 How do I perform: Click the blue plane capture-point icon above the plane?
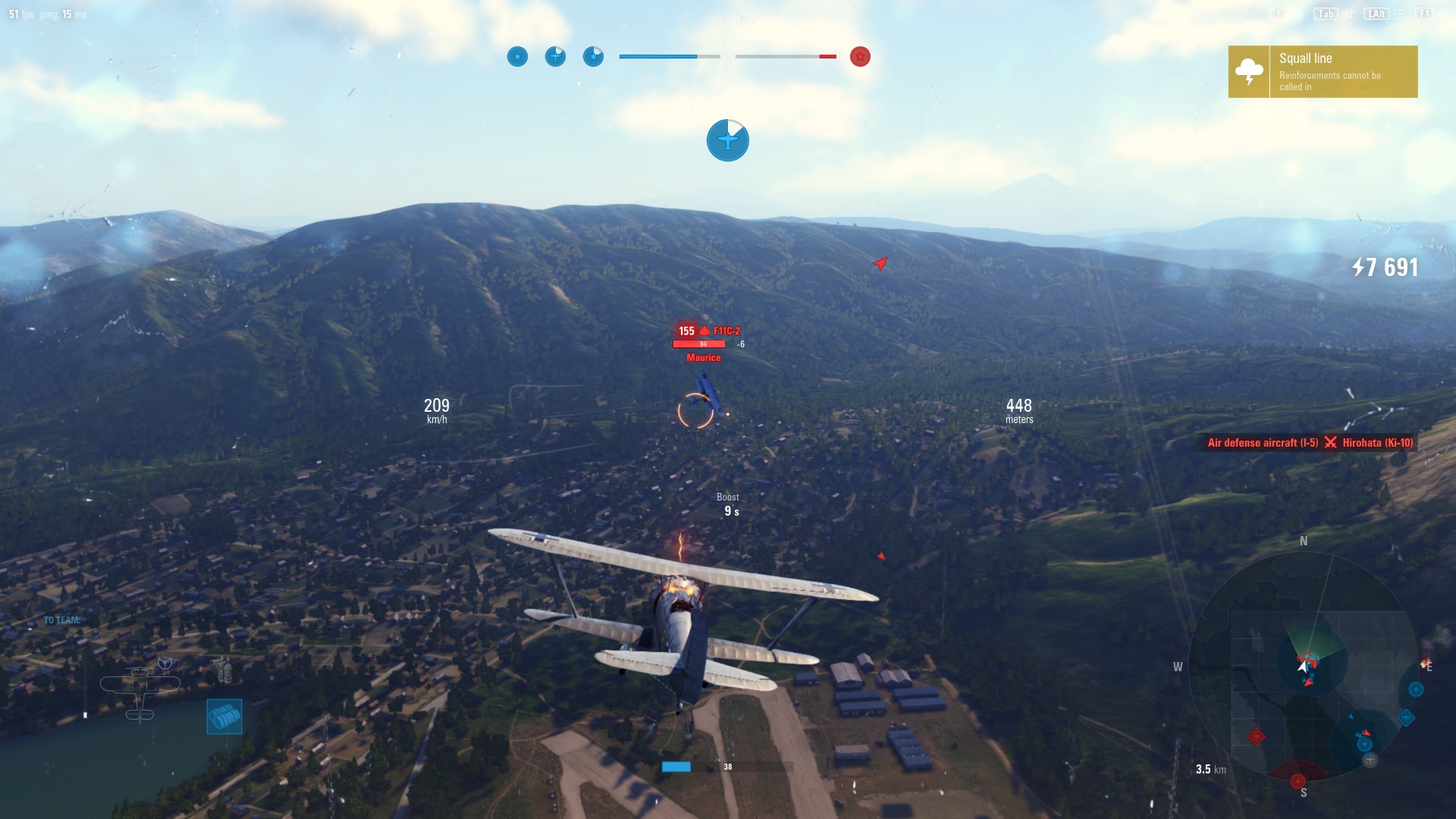pyautogui.click(x=728, y=140)
